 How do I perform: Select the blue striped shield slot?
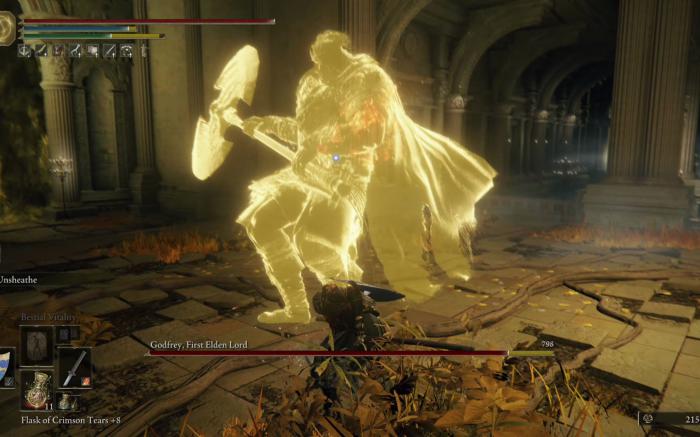6,367
